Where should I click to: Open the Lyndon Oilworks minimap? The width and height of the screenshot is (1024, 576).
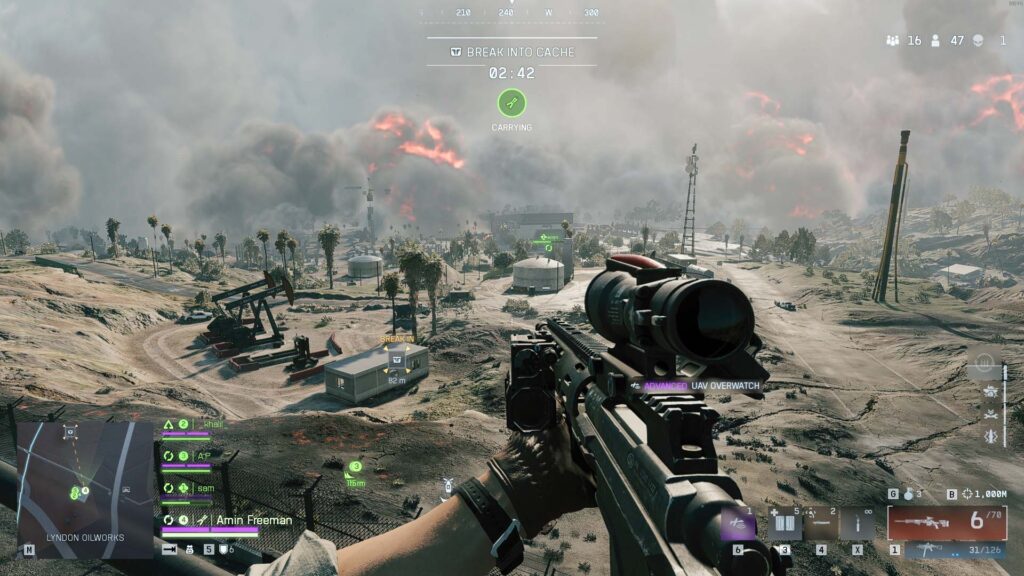70,487
